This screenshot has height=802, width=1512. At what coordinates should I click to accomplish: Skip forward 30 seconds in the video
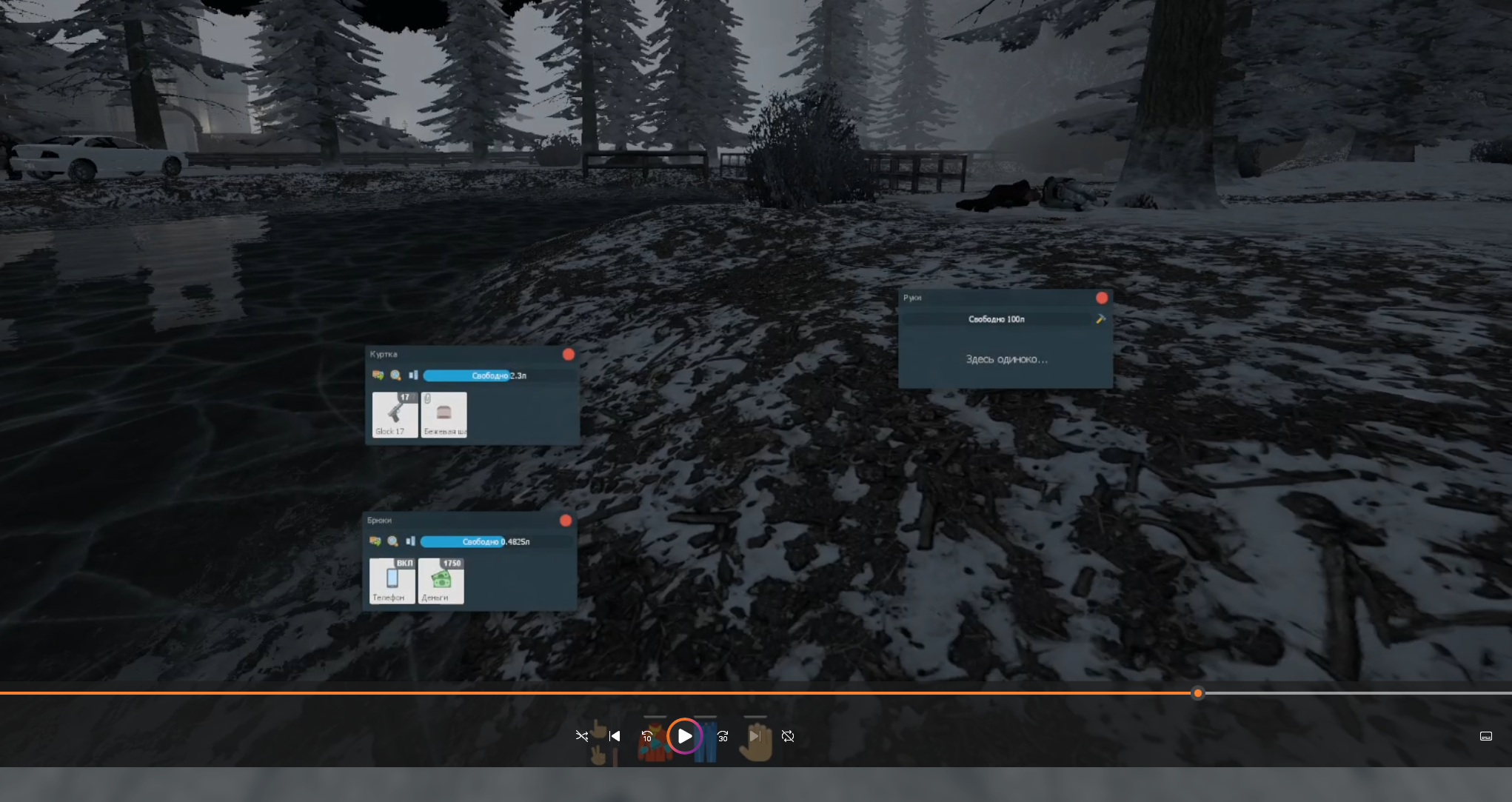[723, 736]
